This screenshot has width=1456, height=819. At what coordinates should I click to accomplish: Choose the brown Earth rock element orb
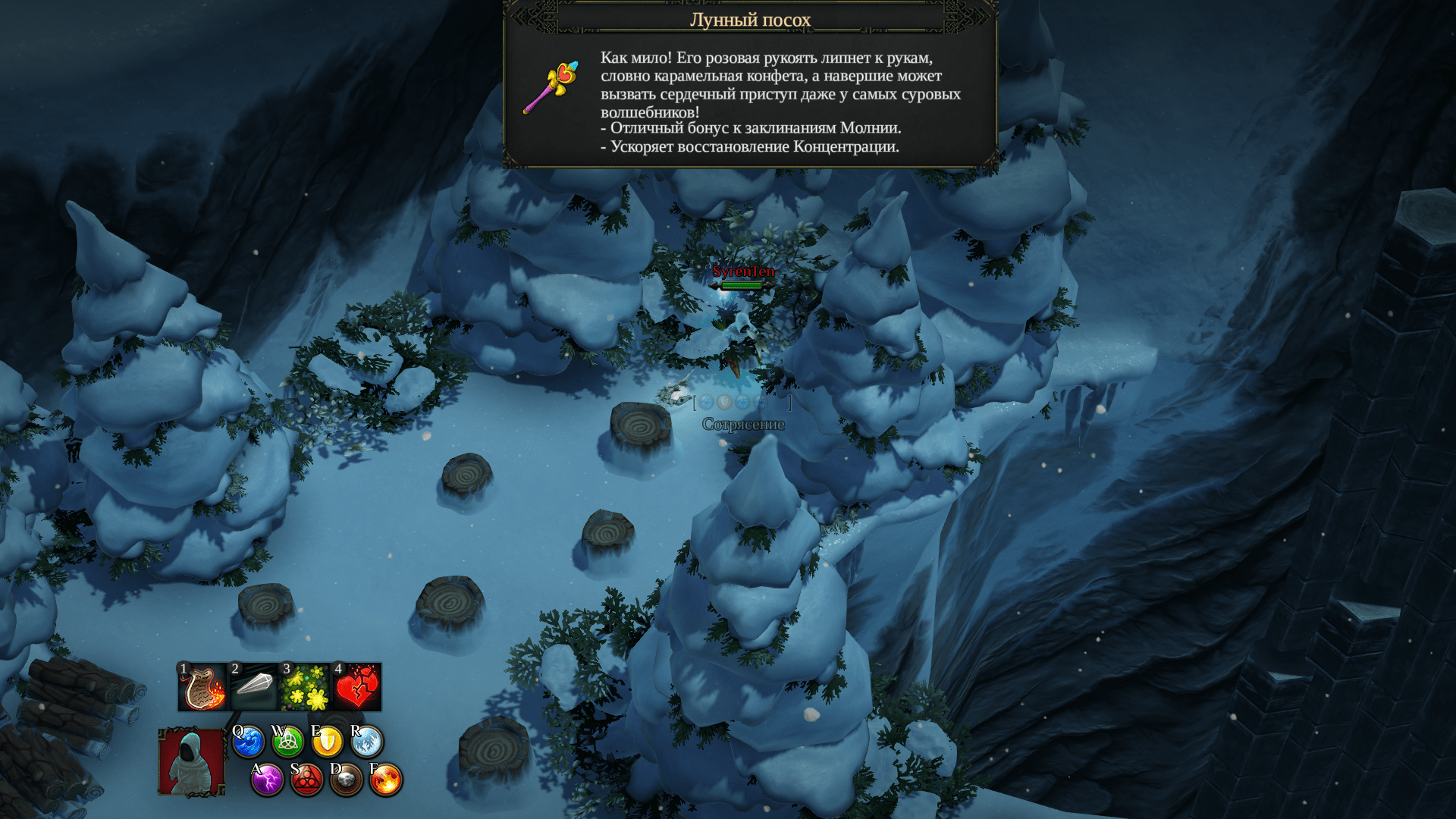point(346,780)
